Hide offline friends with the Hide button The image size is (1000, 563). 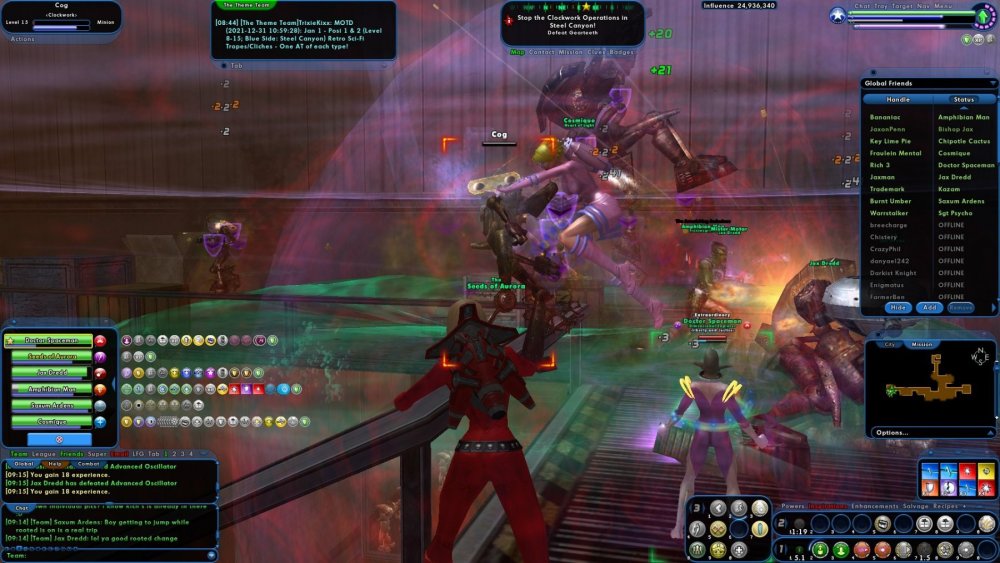click(x=898, y=308)
